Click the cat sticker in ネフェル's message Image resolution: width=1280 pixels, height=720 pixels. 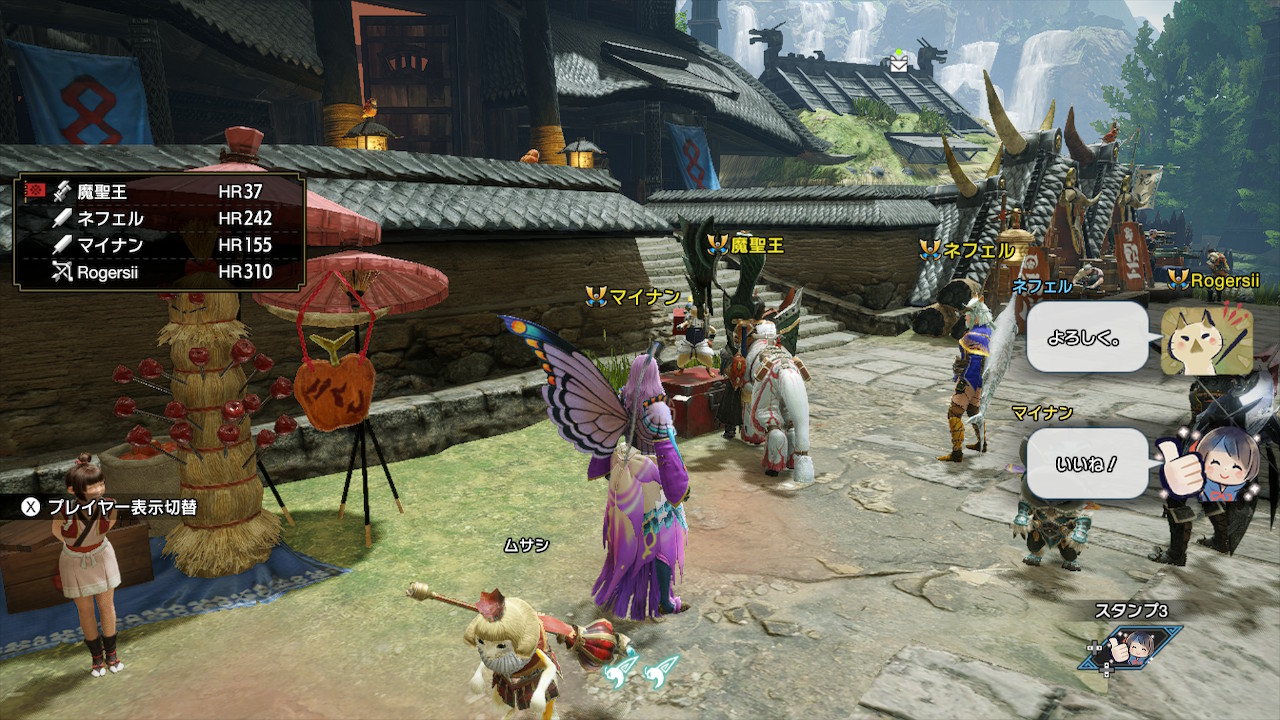tap(1206, 339)
